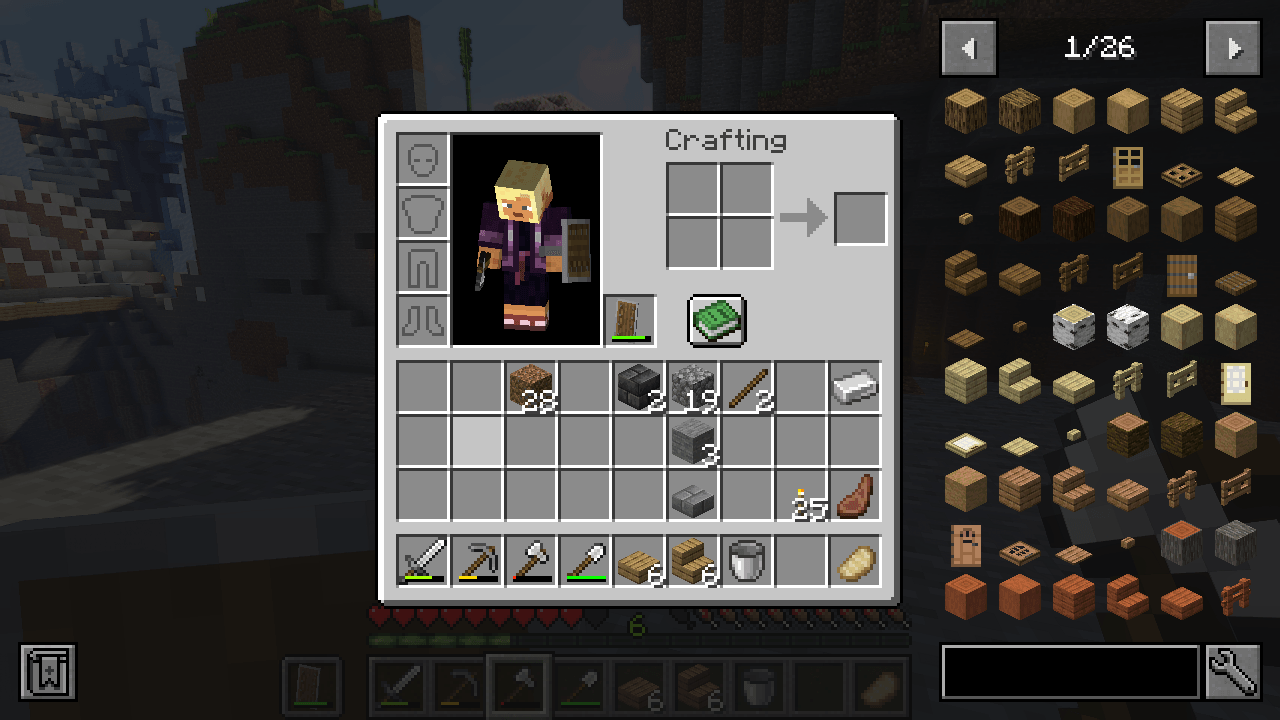Select the shovel next to the axe
The image size is (1280, 720).
(584, 561)
